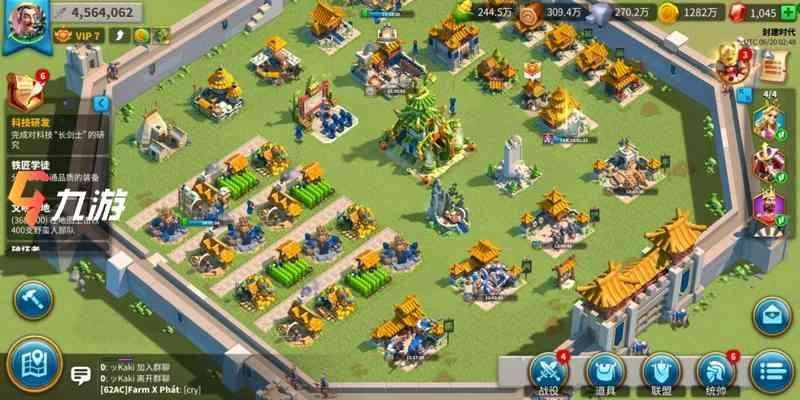The image size is (800, 400).
Task: Open the mail envelope button
Action: pyautogui.click(x=773, y=316)
